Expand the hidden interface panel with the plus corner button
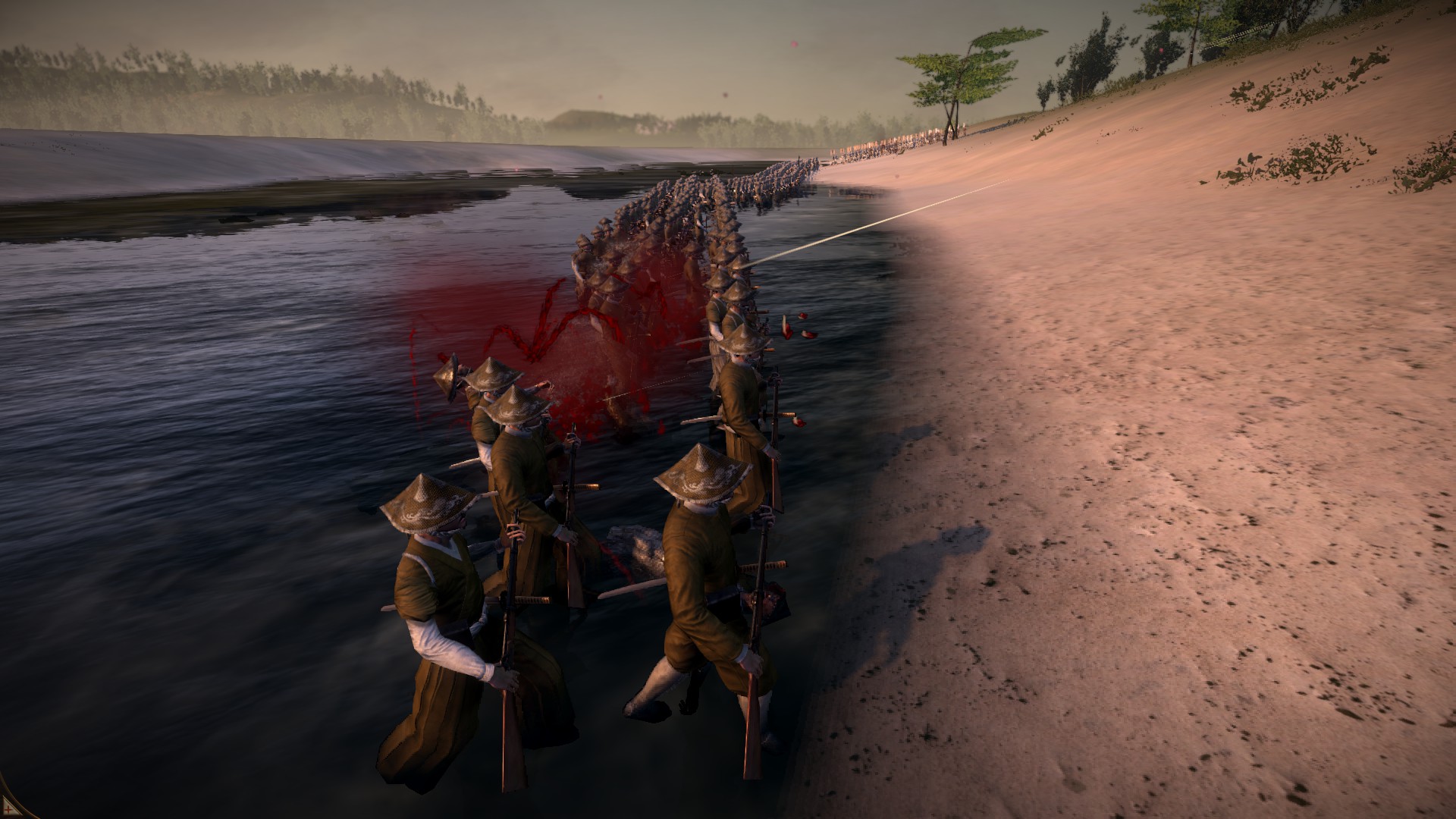The height and width of the screenshot is (819, 1456). [7, 809]
